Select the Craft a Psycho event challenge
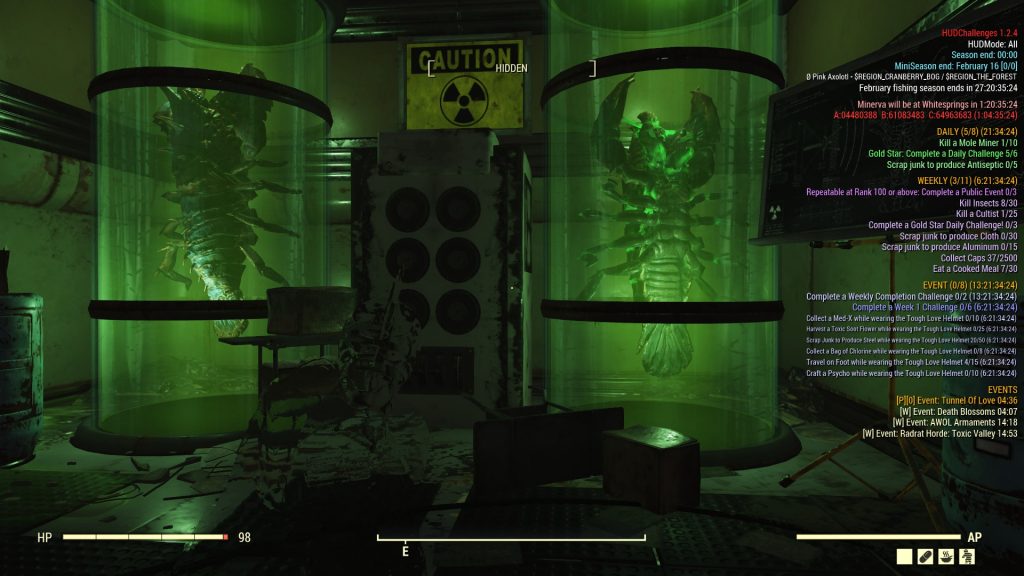 911,373
